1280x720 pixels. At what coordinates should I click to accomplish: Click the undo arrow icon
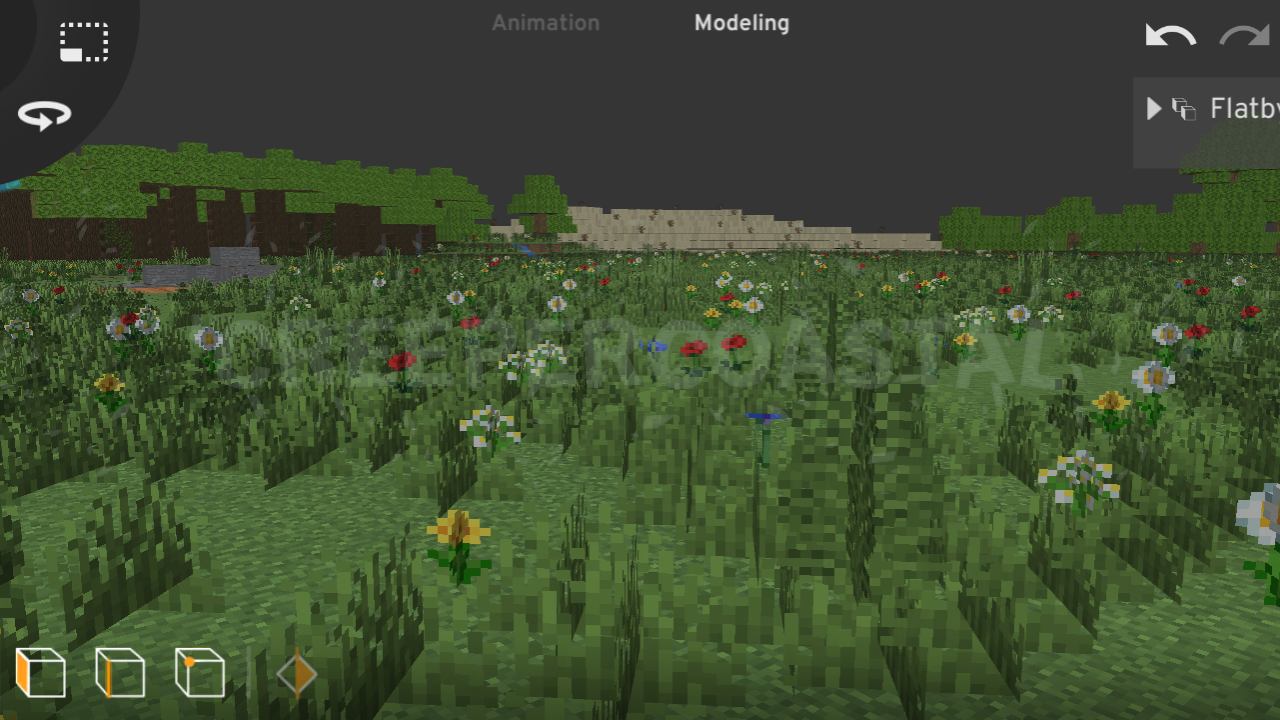tap(1168, 34)
